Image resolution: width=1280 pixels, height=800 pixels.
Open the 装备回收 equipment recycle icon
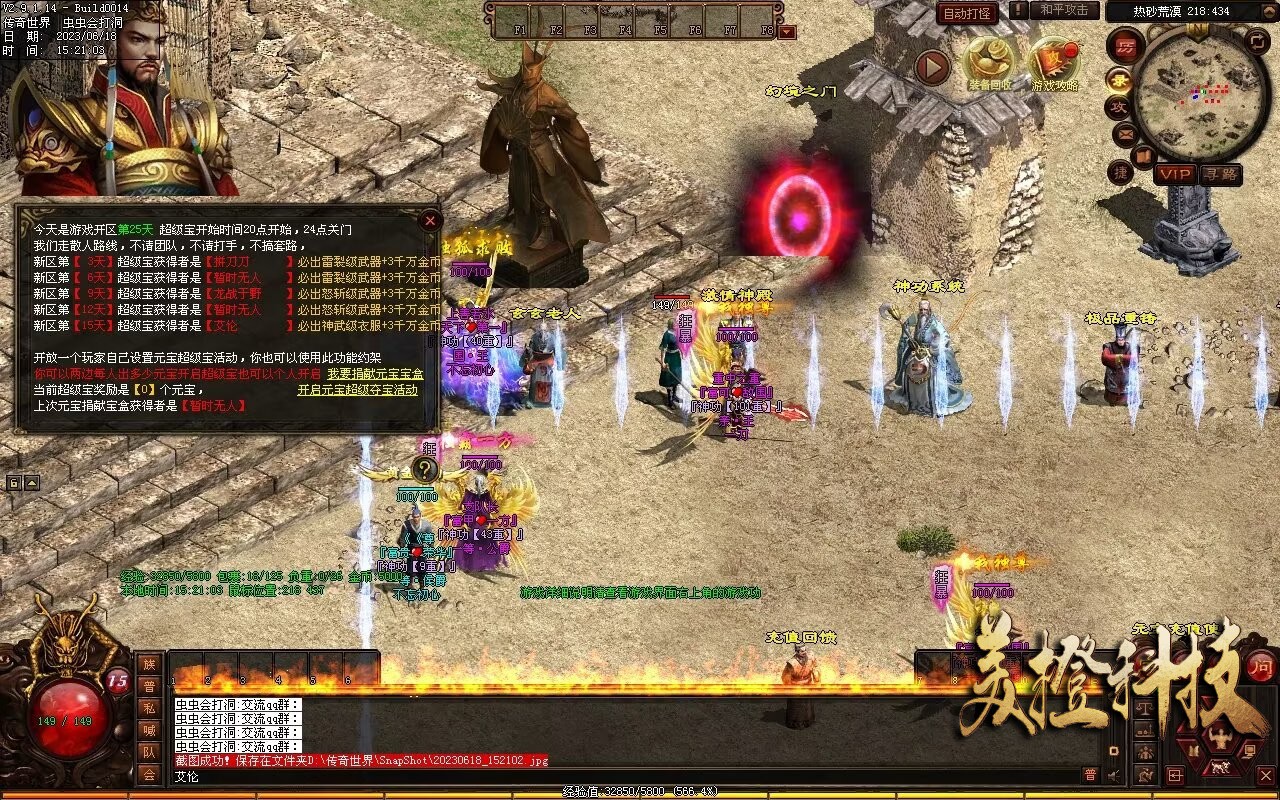click(x=990, y=63)
